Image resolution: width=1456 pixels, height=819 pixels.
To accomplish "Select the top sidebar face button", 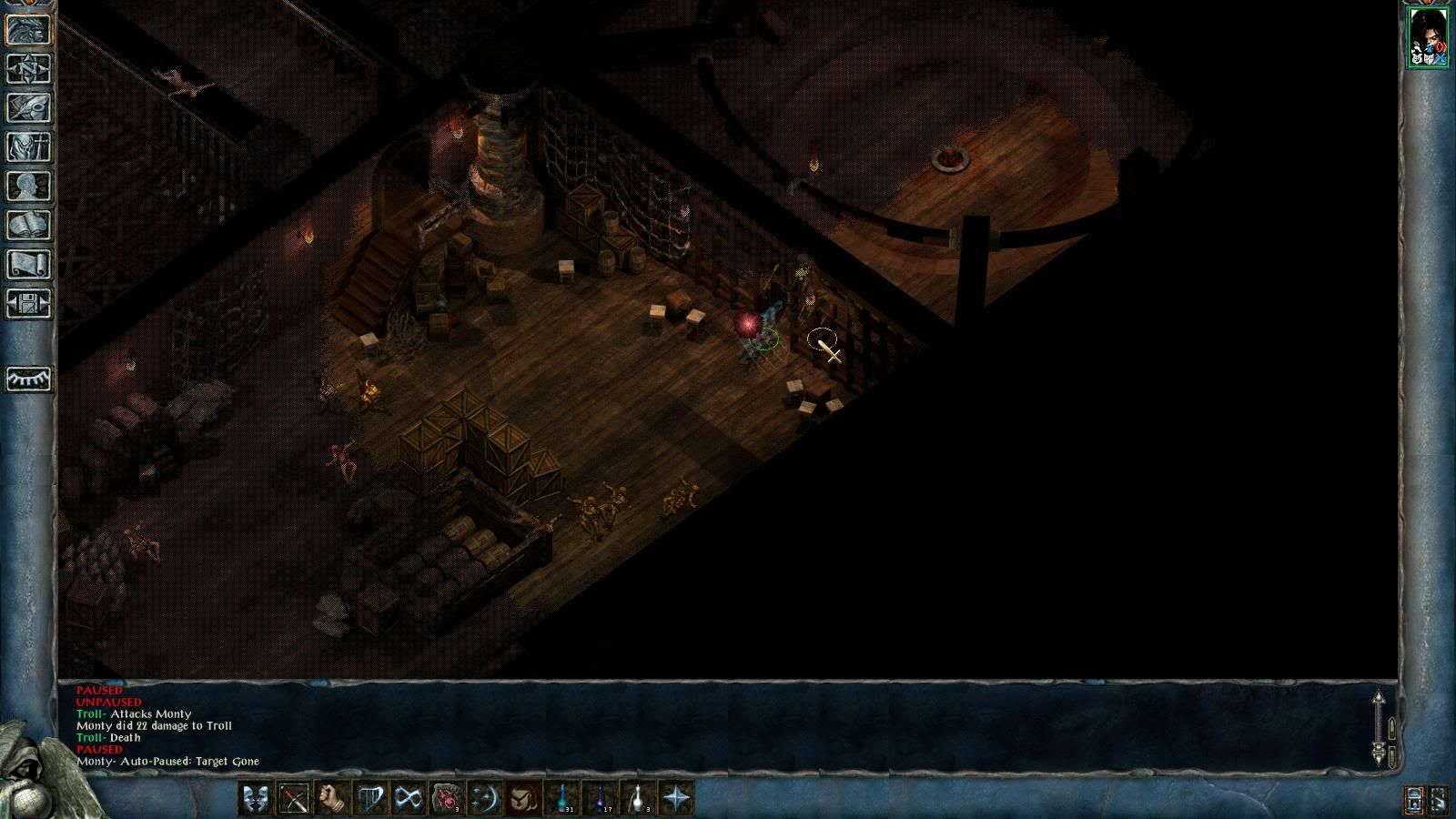I will pos(29,30).
